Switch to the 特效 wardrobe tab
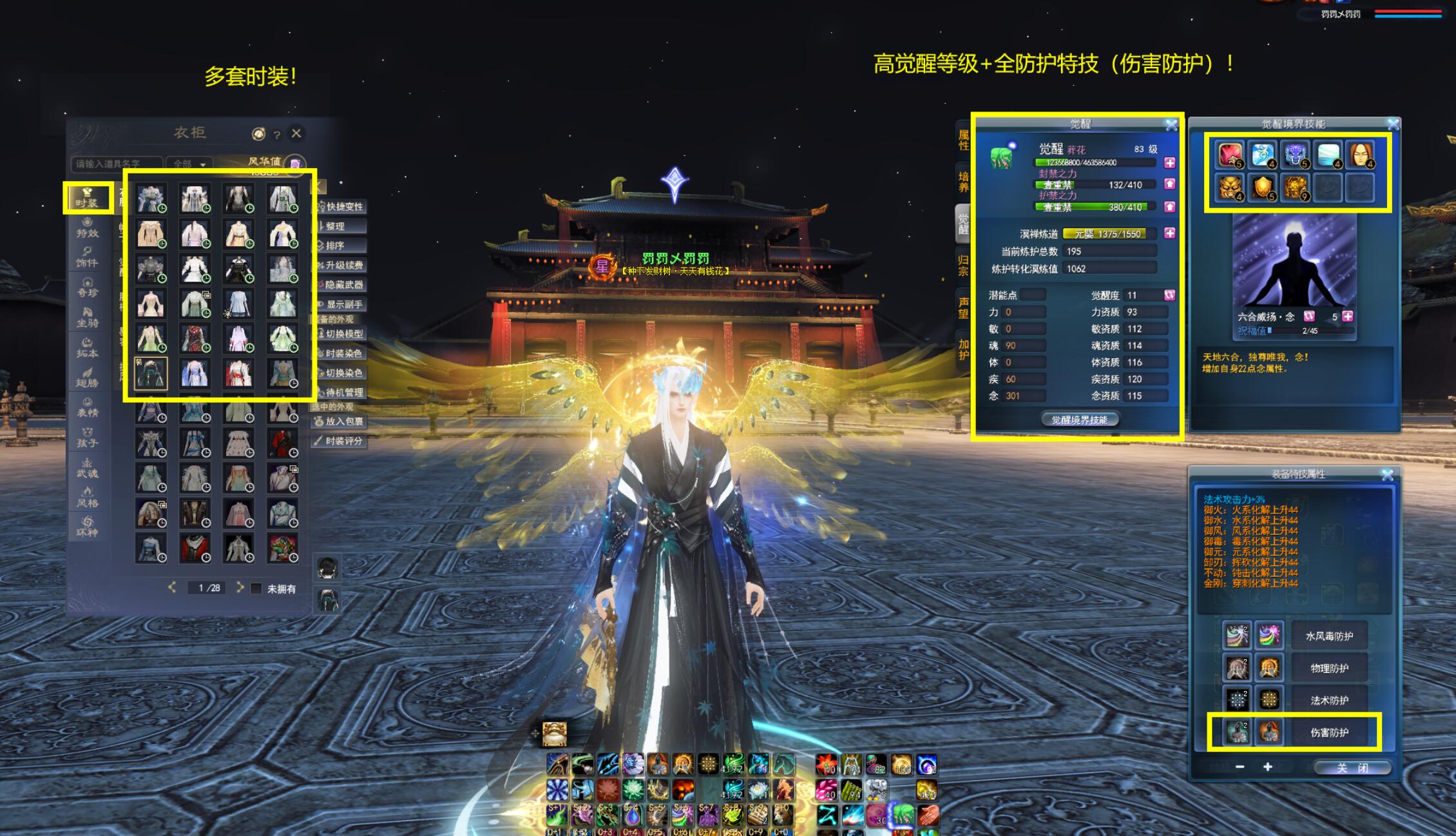Viewport: 1456px width, 836px height. click(87, 228)
